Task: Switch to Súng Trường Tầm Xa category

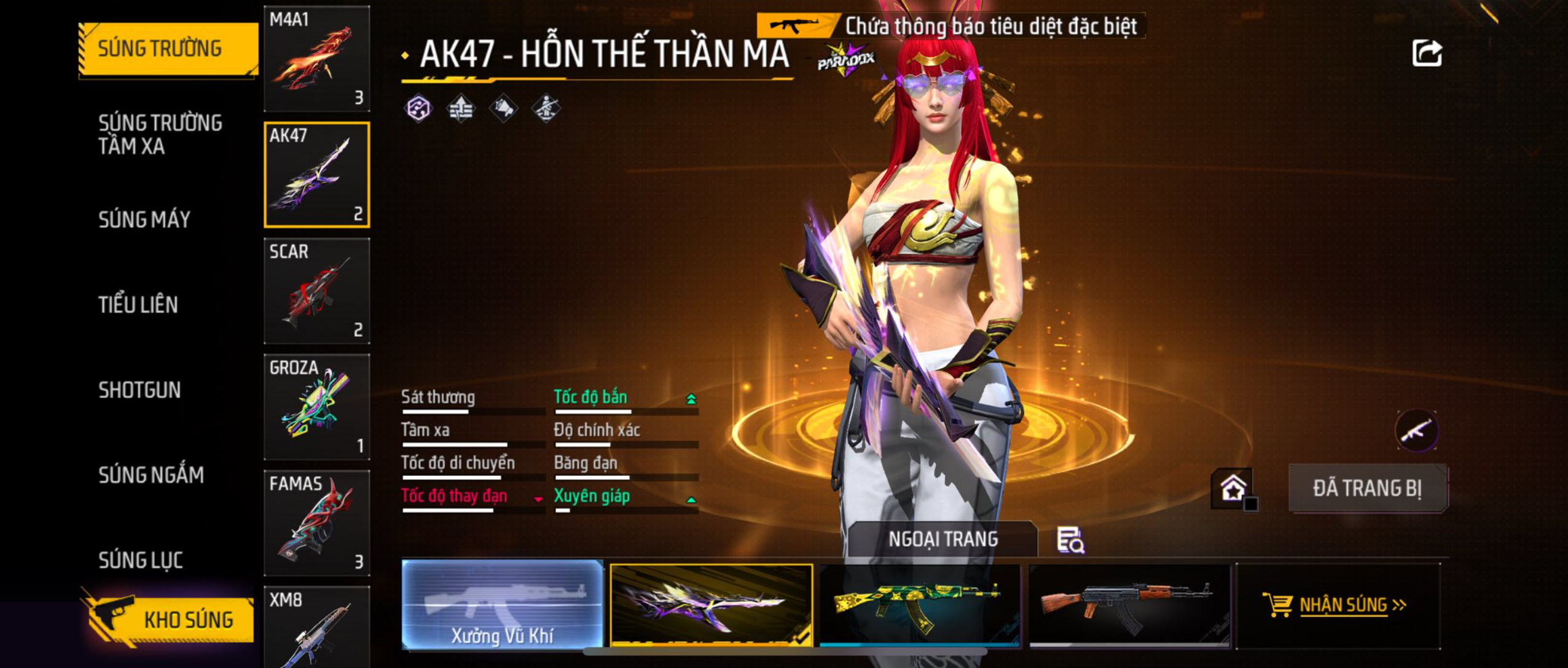Action: click(x=160, y=135)
